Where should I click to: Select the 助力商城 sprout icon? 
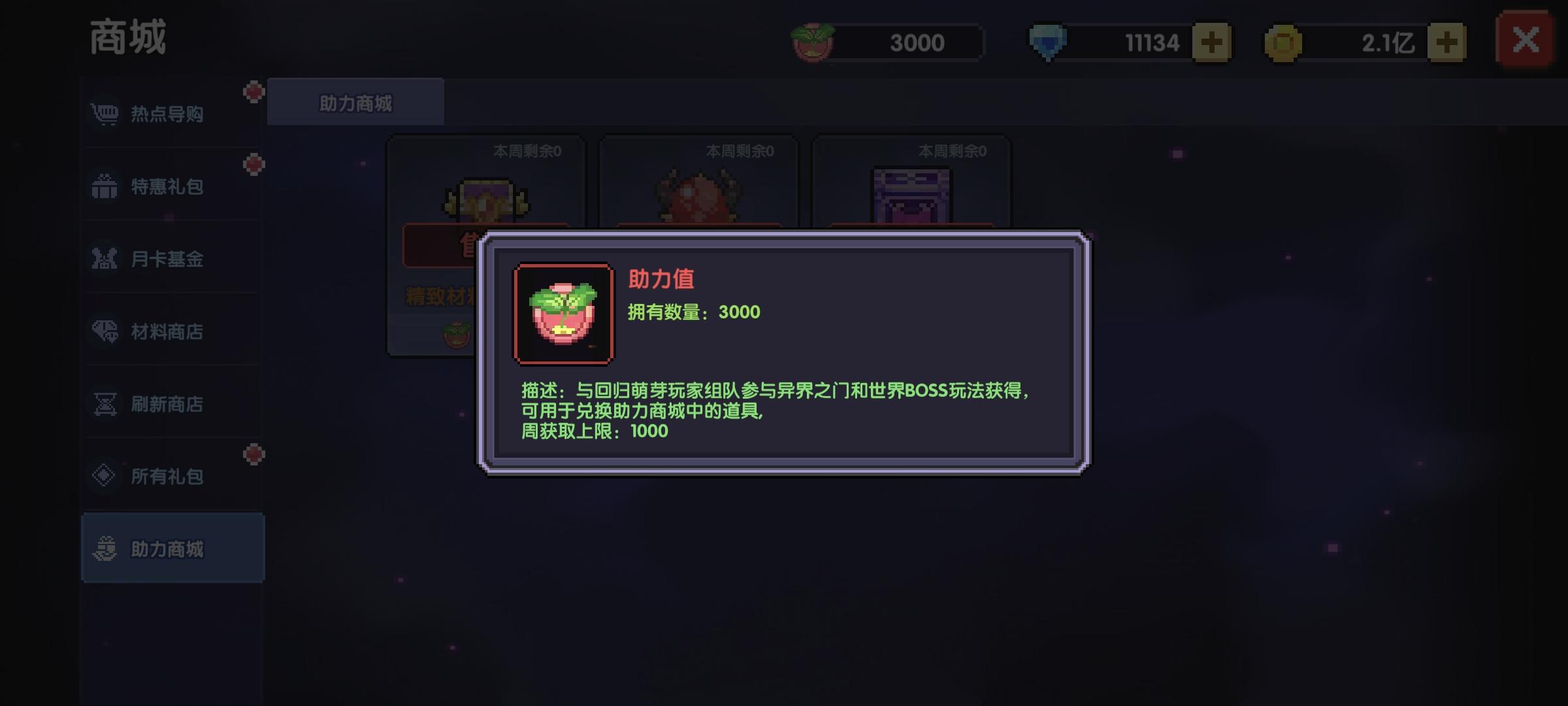click(x=105, y=550)
